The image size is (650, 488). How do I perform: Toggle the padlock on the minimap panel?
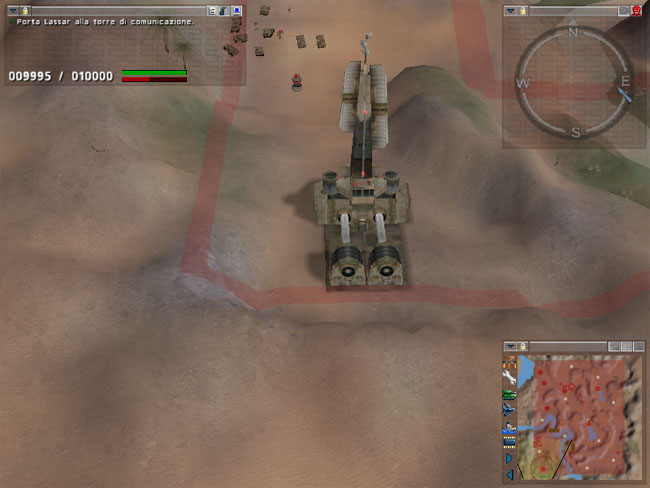coord(522,346)
